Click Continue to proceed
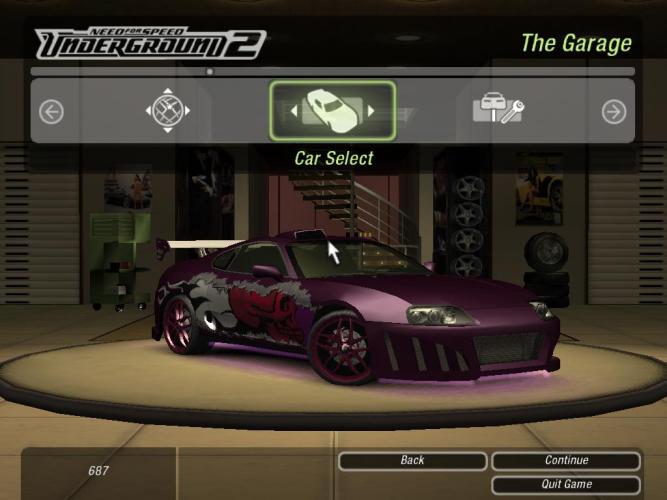 point(566,461)
